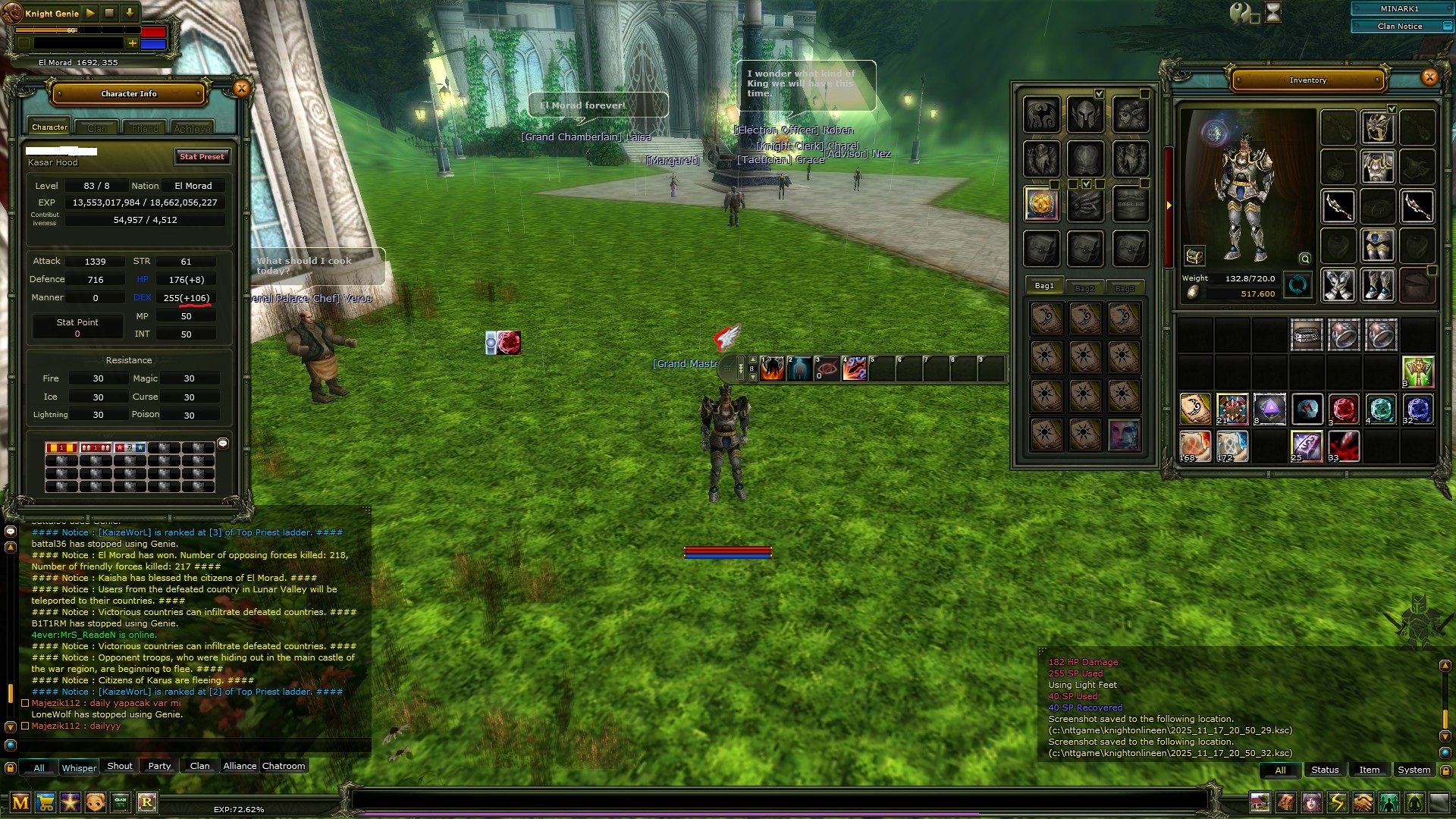Open the gold M menu icon
The image size is (1456, 819).
pos(20,802)
